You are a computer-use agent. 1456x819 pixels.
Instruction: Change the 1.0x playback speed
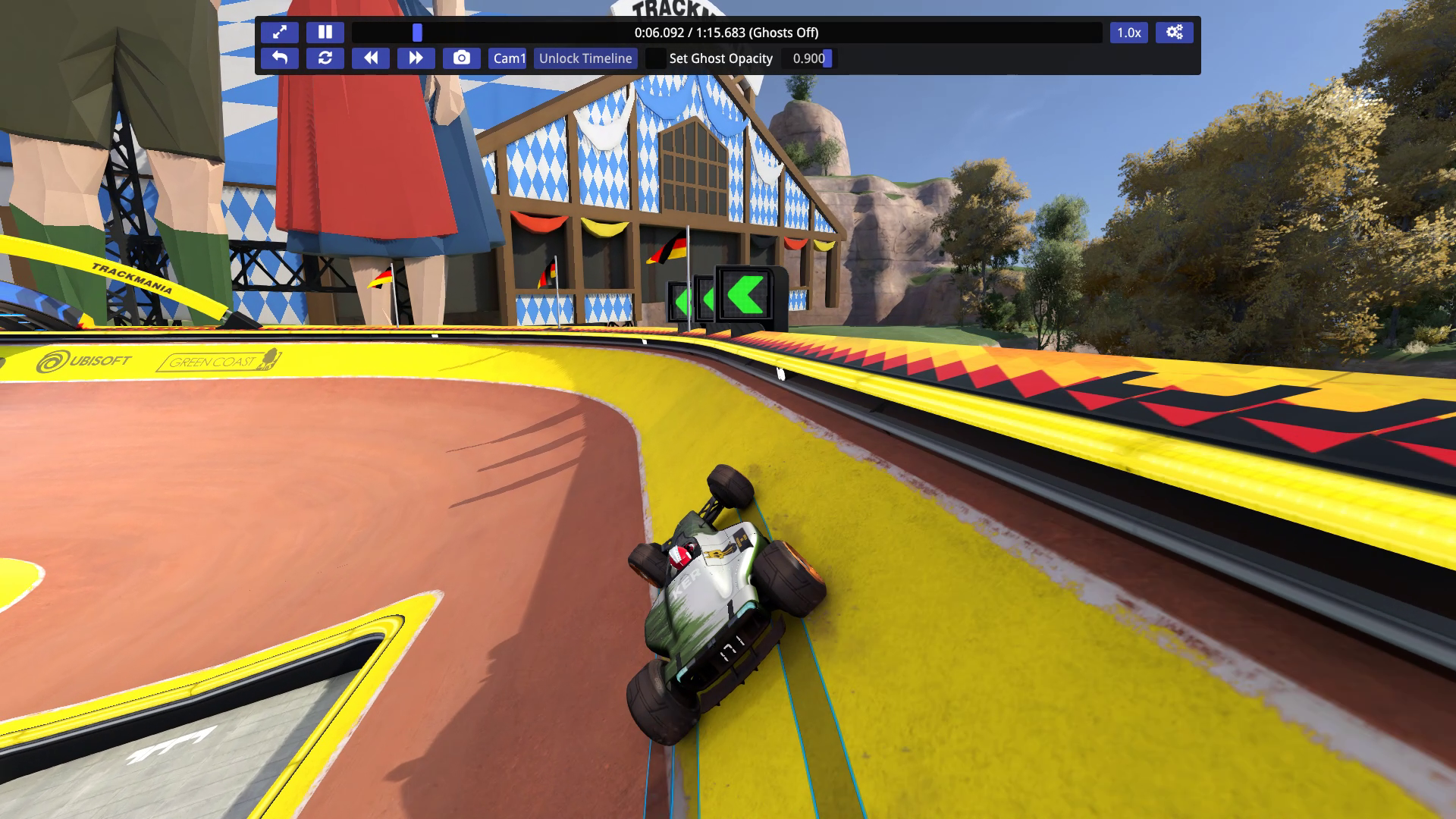click(1128, 33)
